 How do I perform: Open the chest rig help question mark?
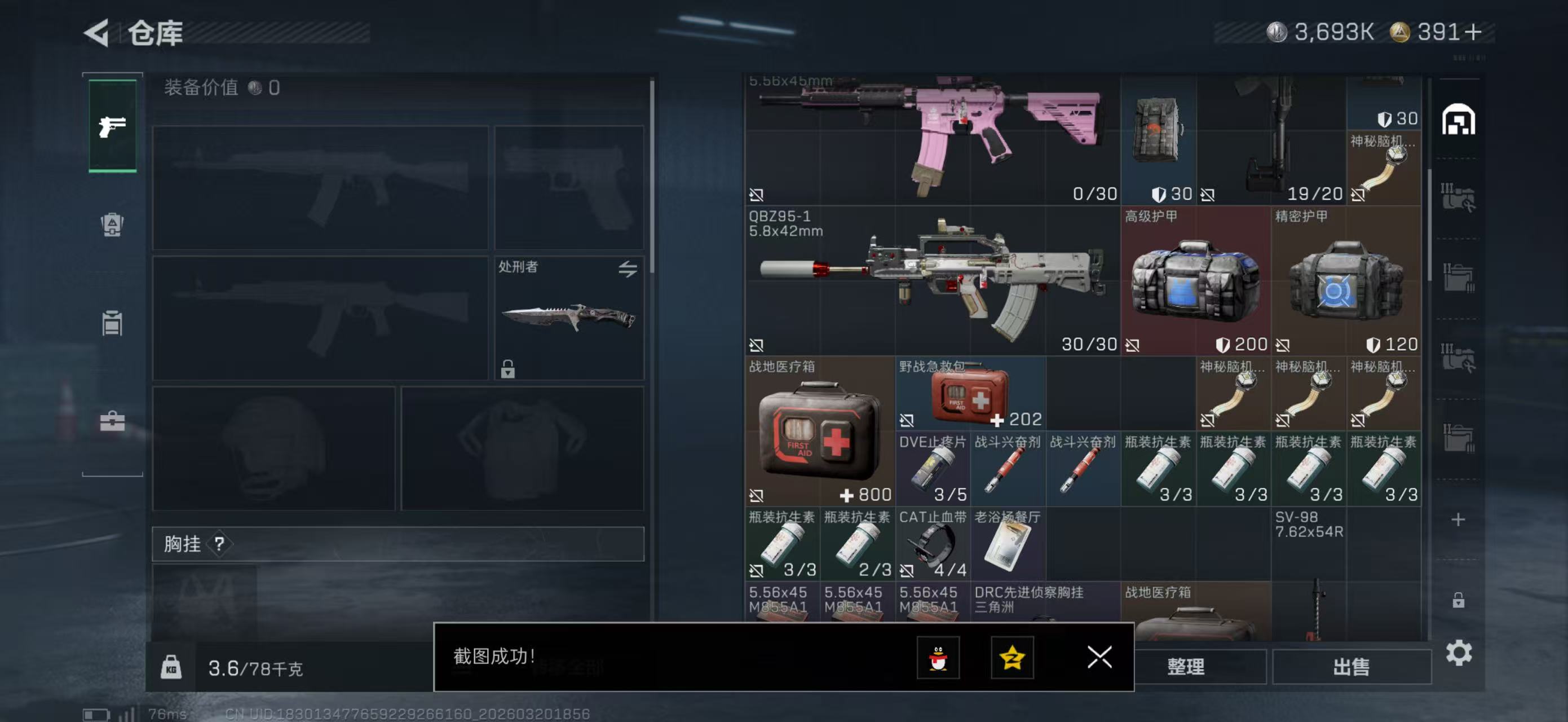(x=219, y=544)
